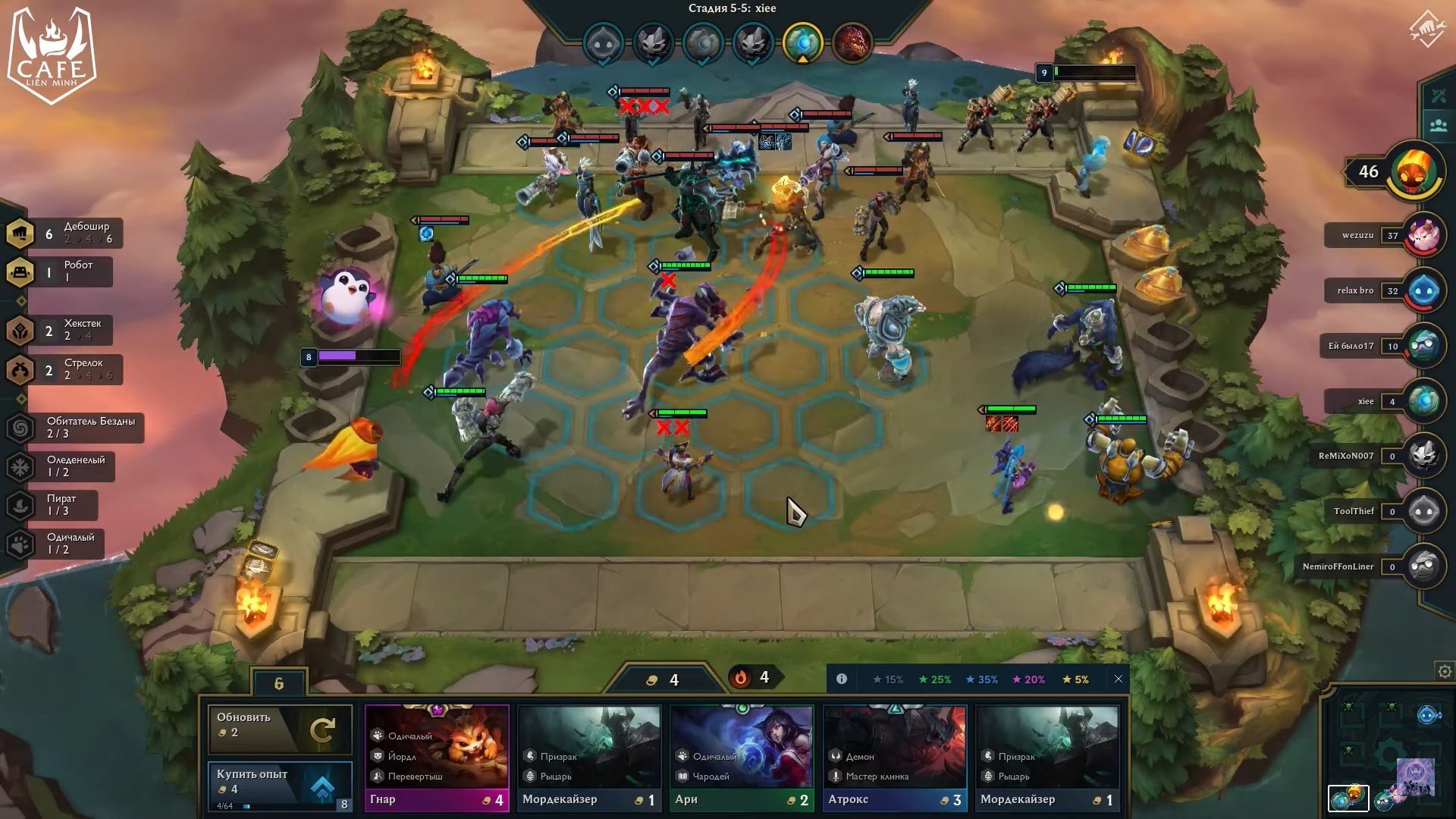Toggle the crossed swords scoreboard tab
1456x819 pixels.
pos(1439,96)
